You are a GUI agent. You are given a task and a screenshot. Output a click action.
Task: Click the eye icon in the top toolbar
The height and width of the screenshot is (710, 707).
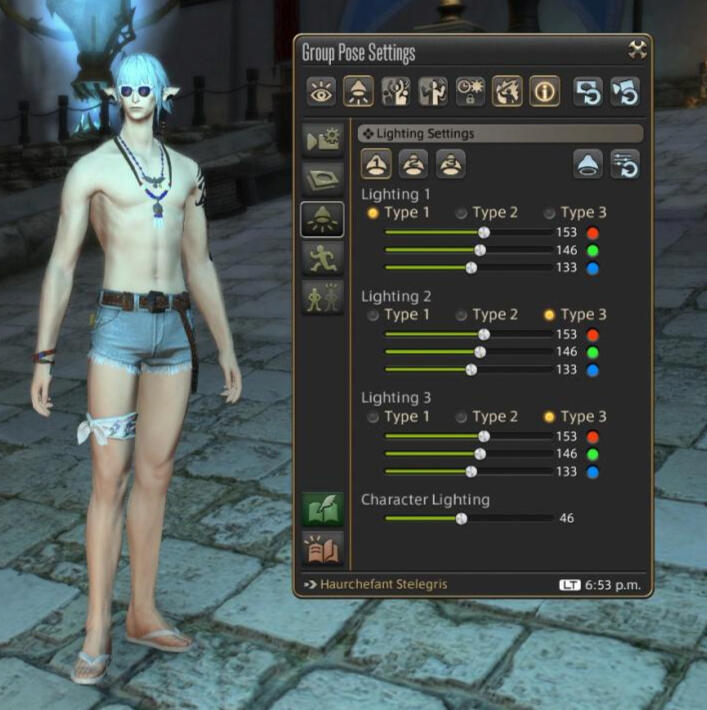(x=321, y=92)
